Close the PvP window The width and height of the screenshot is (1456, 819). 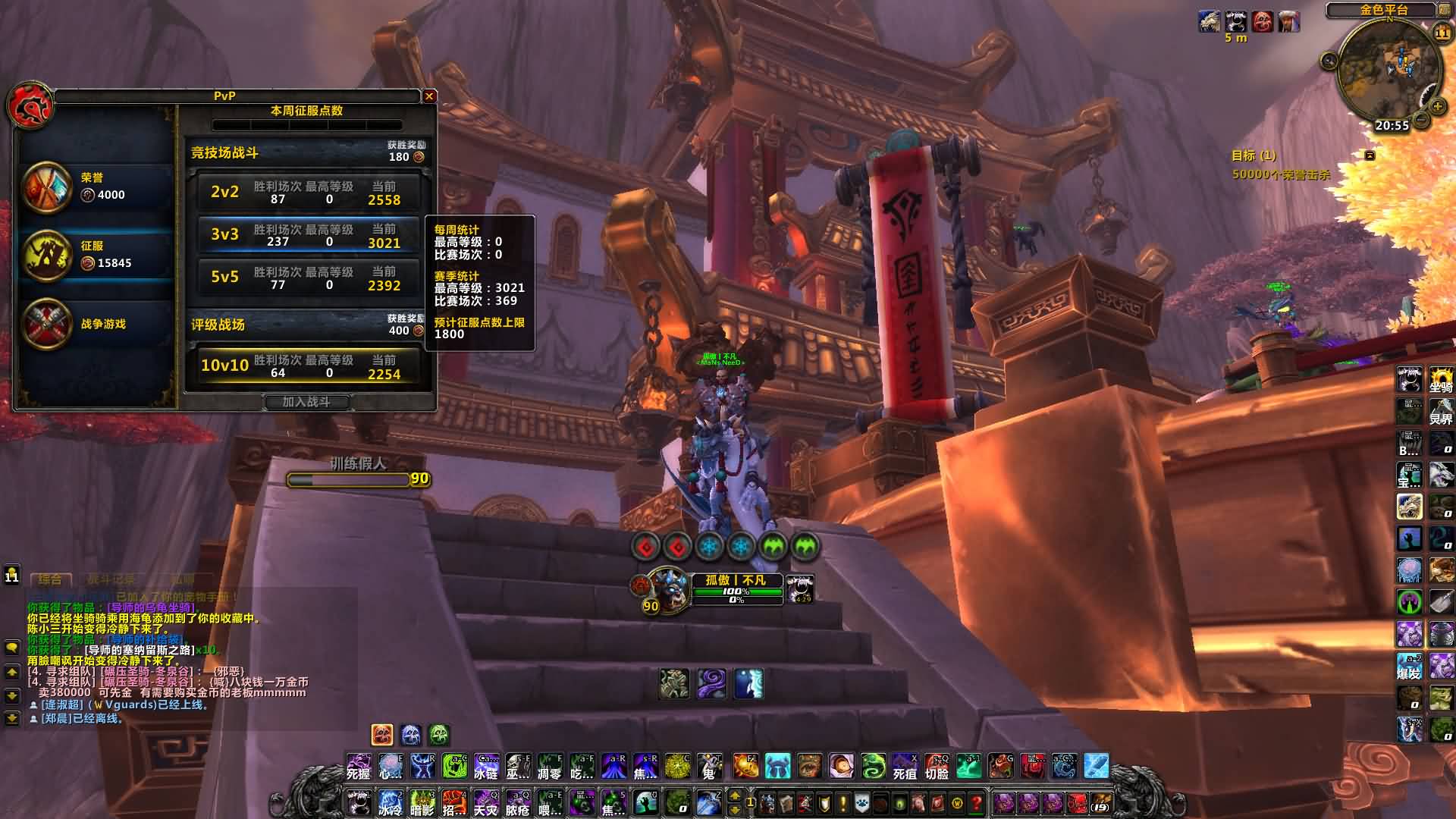click(429, 96)
